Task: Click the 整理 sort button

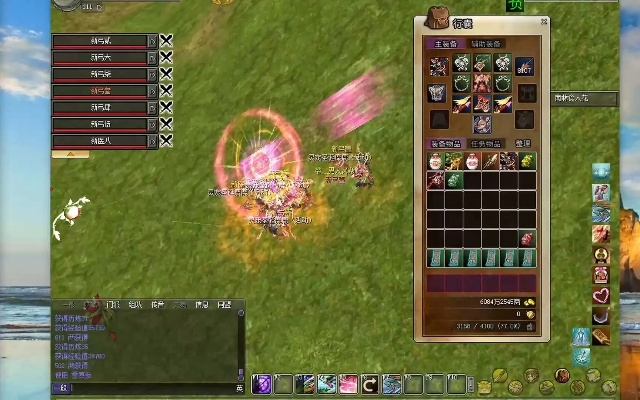Action: [x=524, y=144]
